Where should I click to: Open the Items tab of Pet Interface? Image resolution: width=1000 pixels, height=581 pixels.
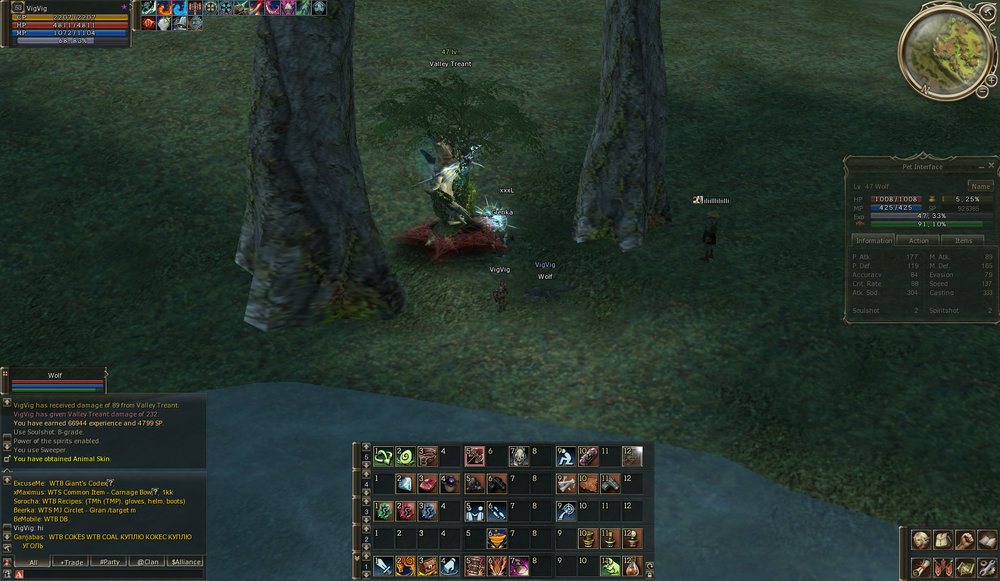[963, 240]
